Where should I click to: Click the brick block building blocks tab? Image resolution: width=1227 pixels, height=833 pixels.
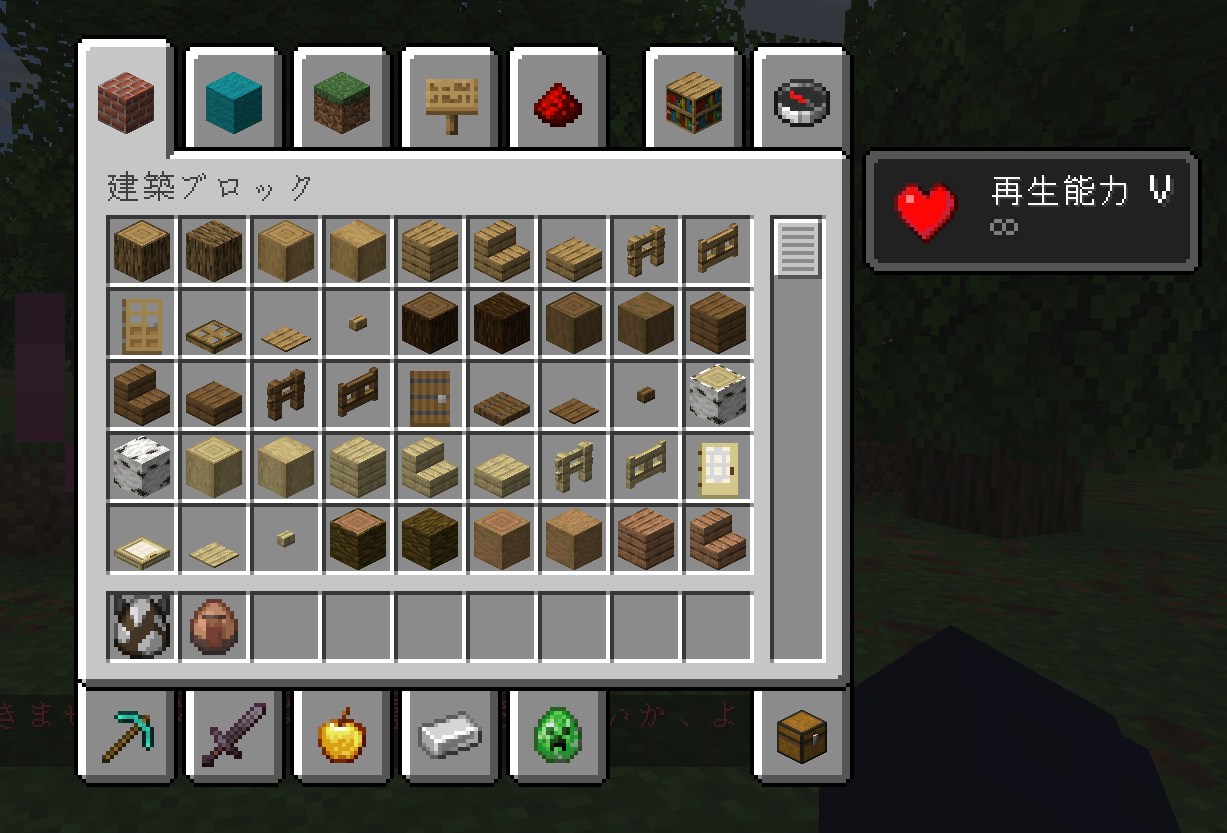[127, 98]
